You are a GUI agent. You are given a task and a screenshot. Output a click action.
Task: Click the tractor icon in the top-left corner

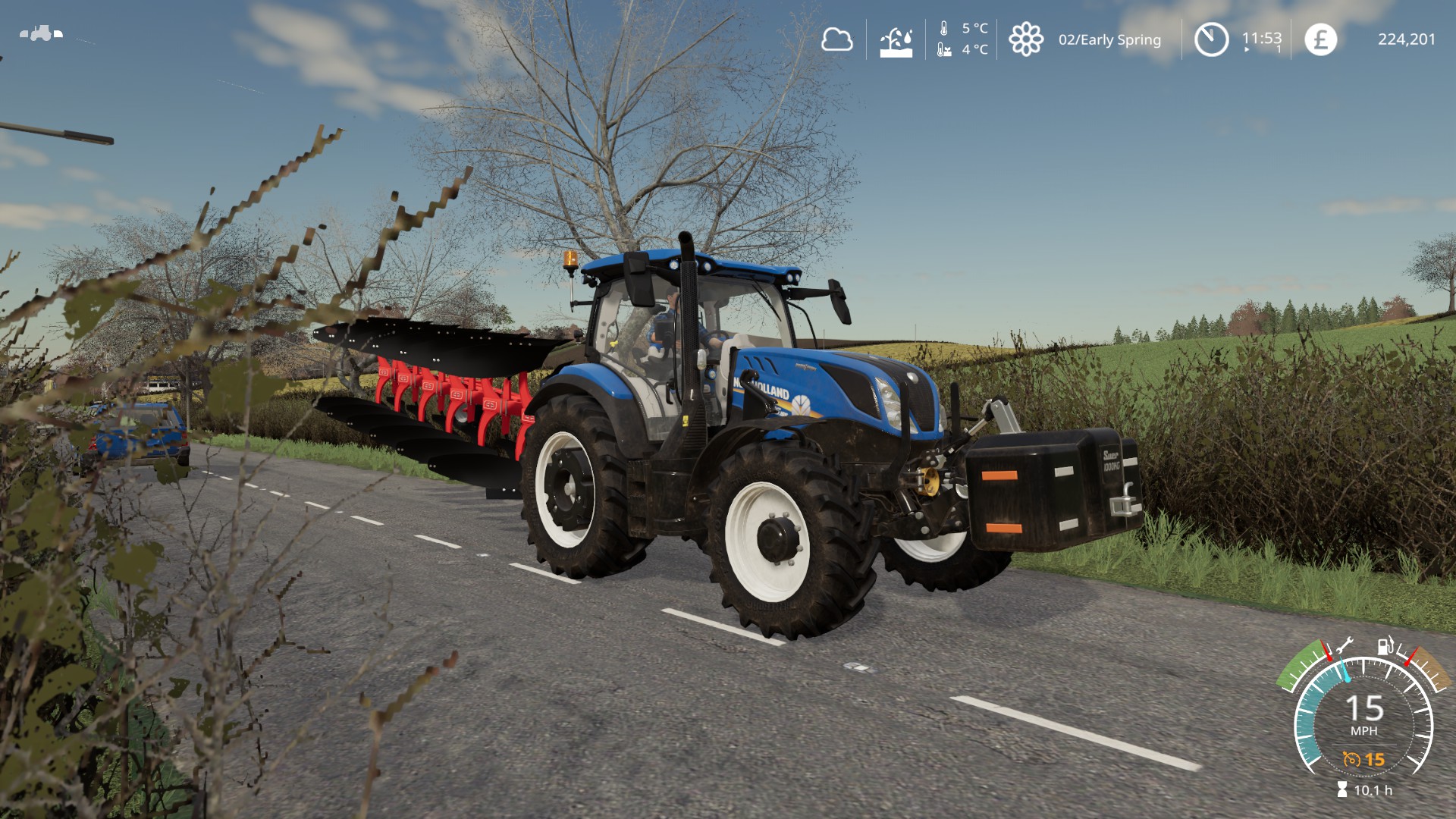pos(42,33)
